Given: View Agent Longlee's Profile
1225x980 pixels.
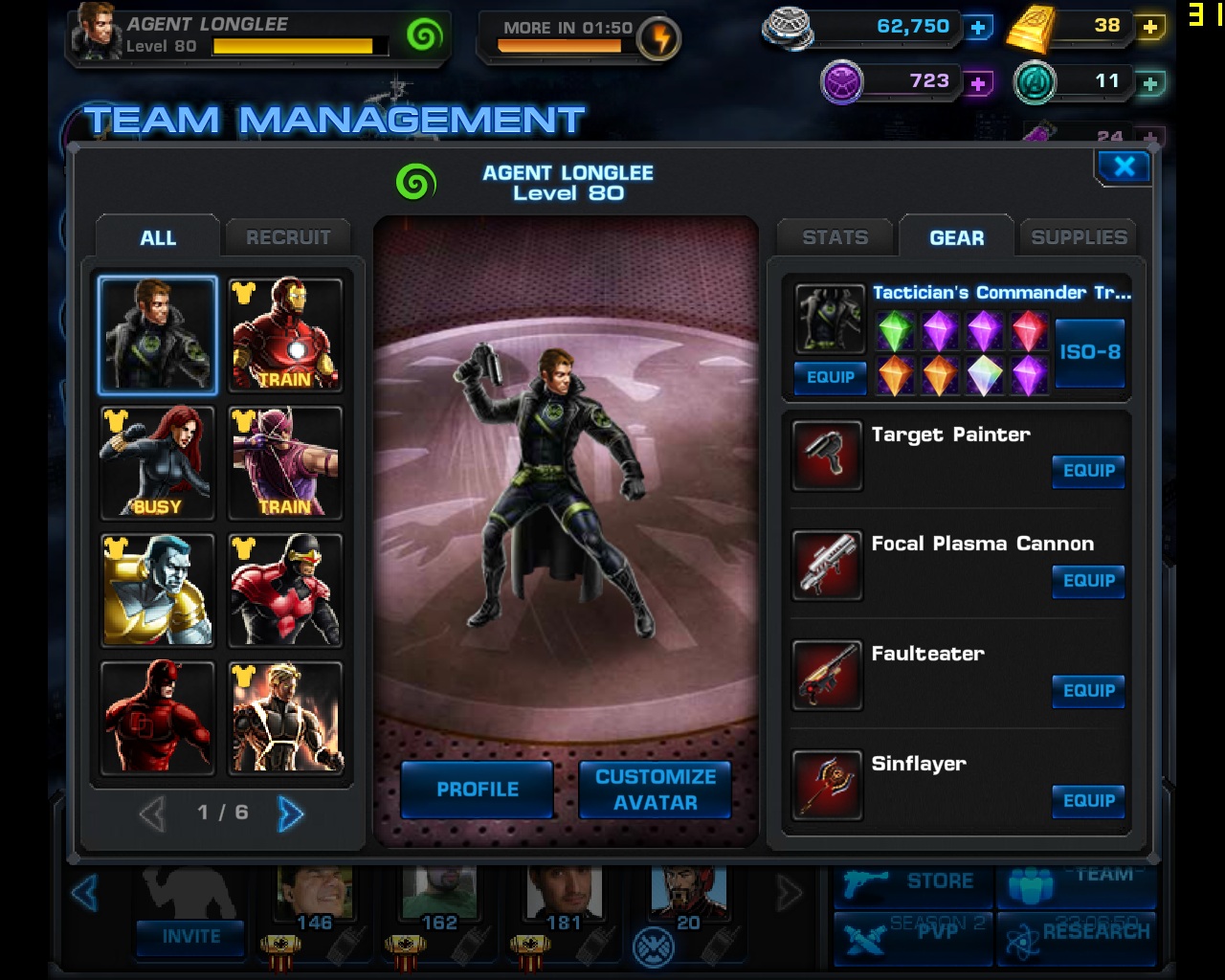Looking at the screenshot, I should coord(477,791).
